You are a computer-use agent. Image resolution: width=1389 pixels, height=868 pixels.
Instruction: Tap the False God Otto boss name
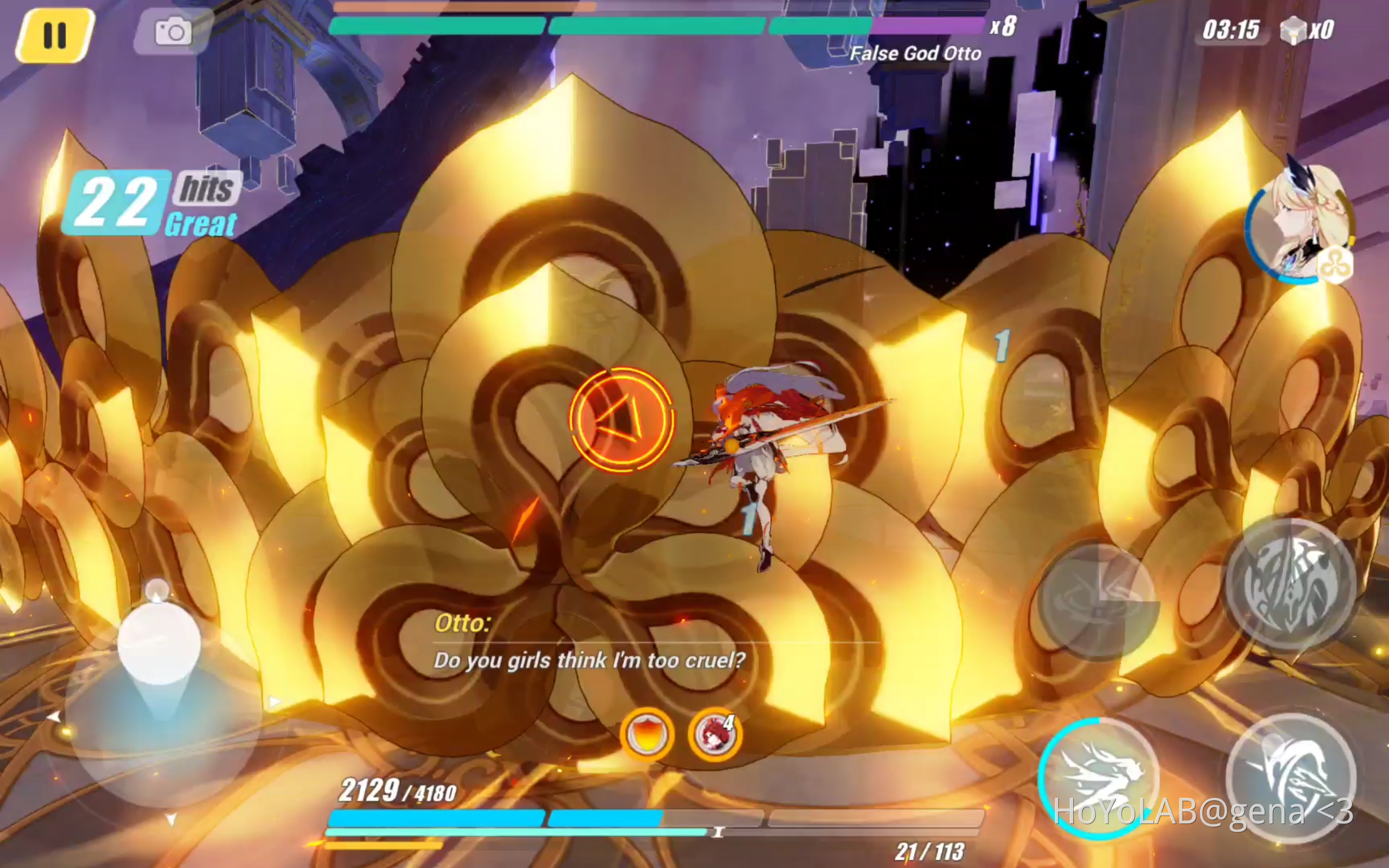[915, 53]
